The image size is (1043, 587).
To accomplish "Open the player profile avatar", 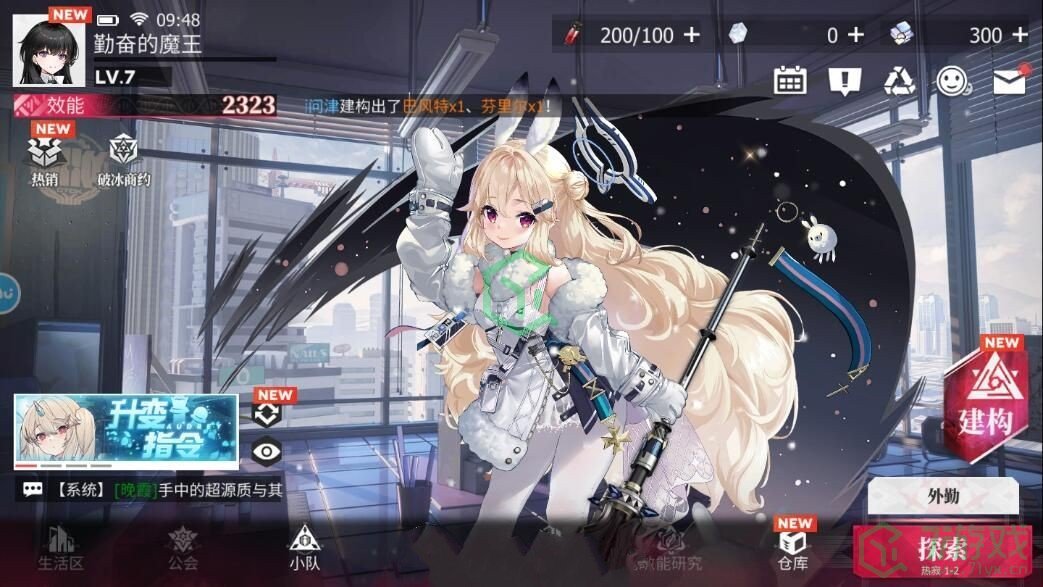I will pos(48,48).
